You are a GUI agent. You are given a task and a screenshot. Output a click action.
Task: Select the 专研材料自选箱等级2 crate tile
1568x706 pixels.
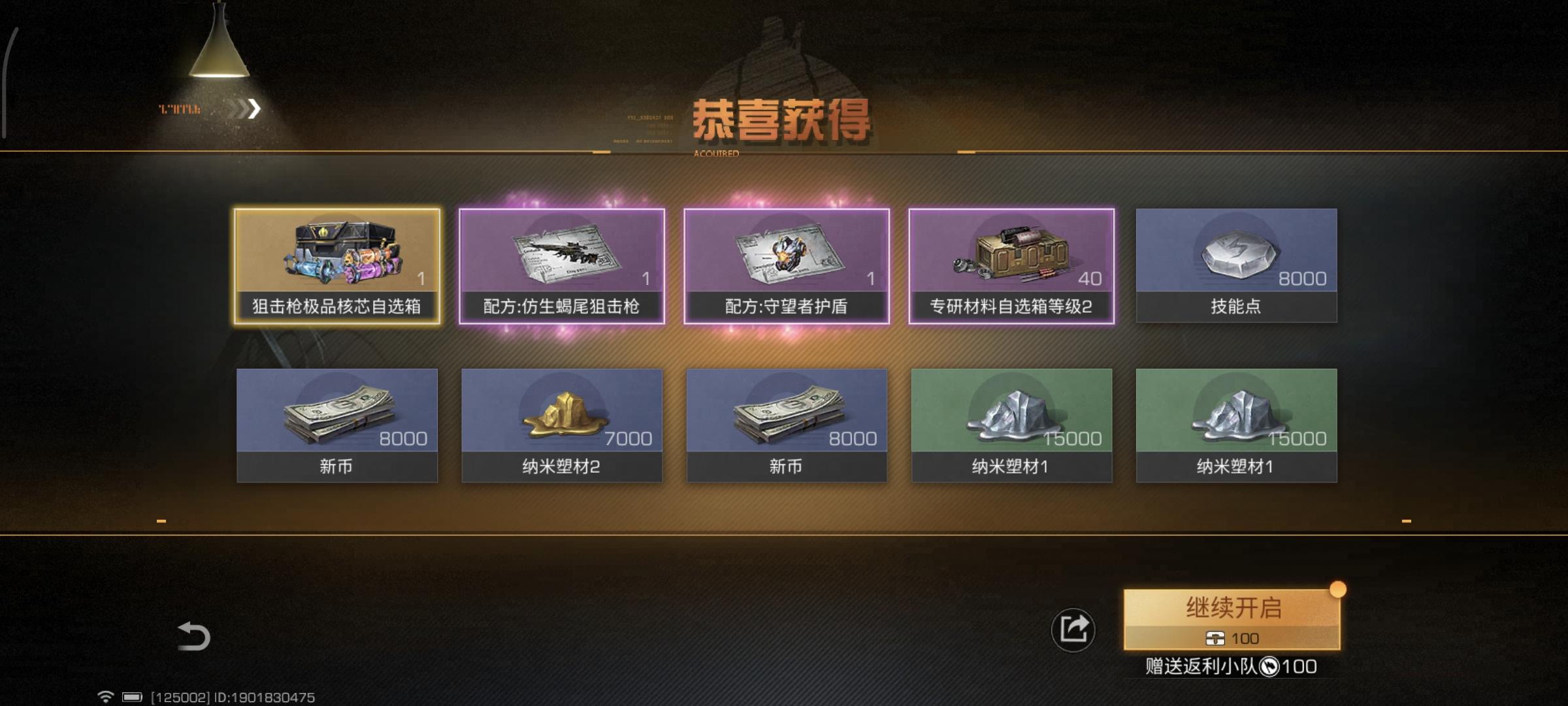(x=1011, y=265)
